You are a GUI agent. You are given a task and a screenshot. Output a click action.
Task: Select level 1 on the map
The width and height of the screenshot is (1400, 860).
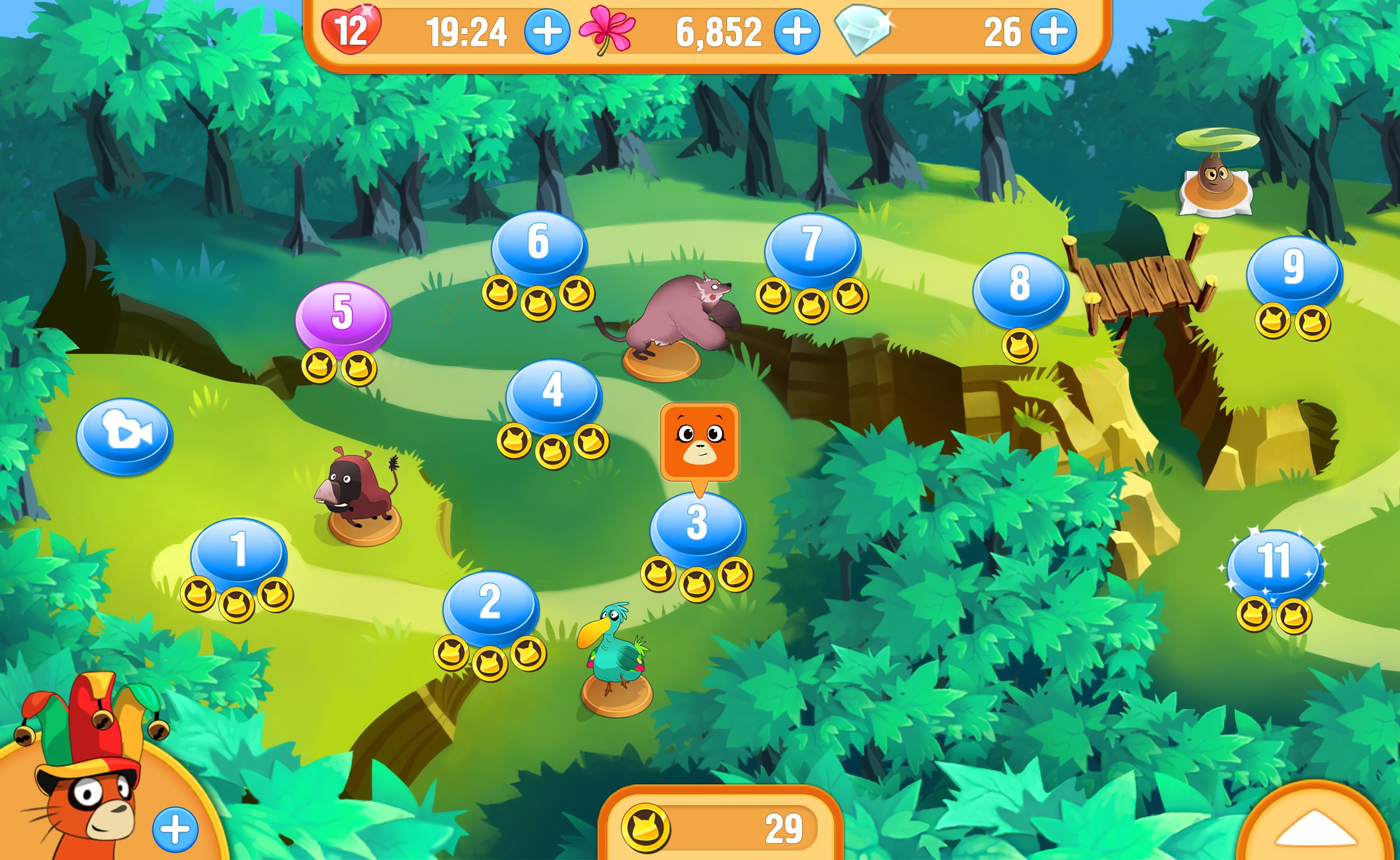(x=239, y=550)
